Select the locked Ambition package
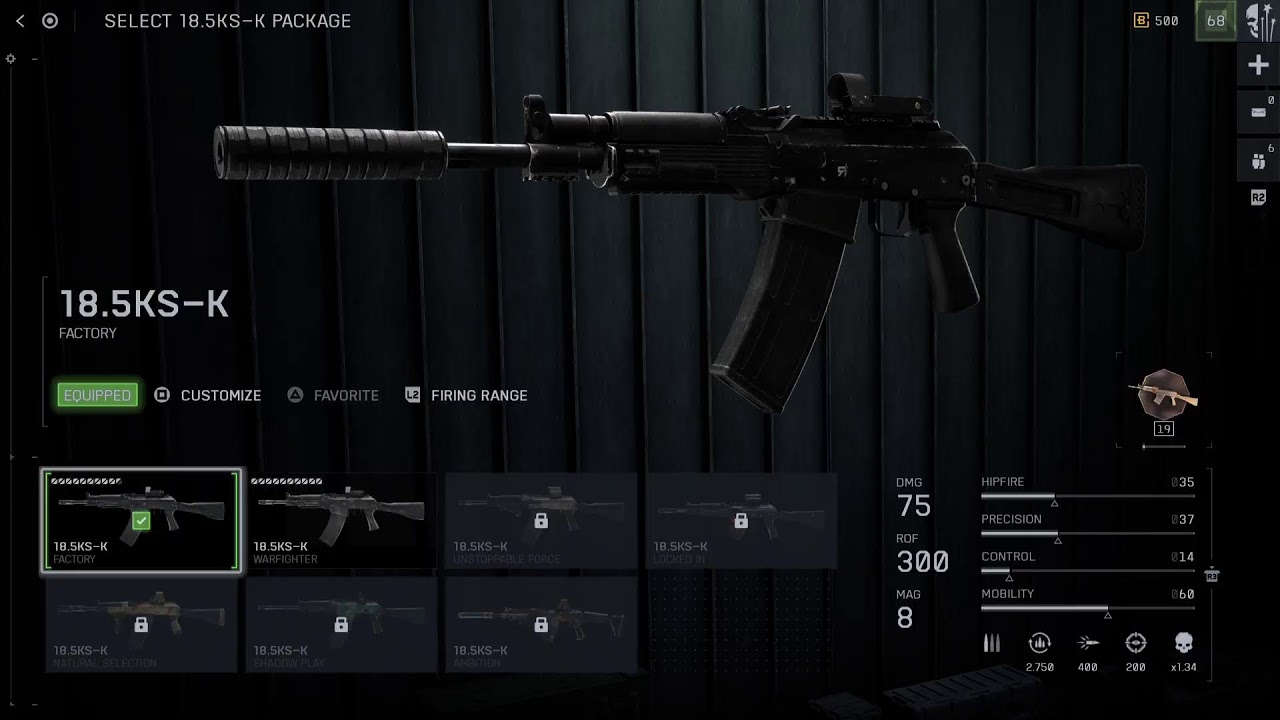Screen dimensions: 1280x720 541,624
